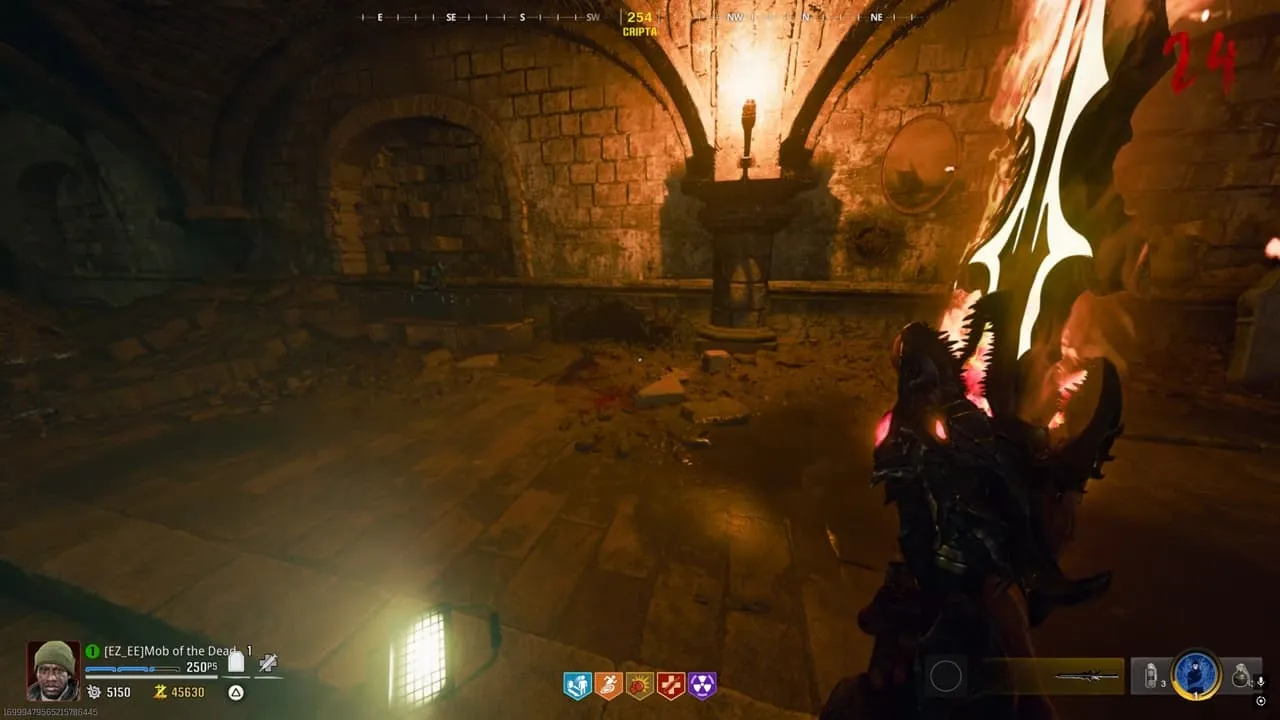Click the orange running-figure perk icon
This screenshot has height=720, width=1280.
608,685
